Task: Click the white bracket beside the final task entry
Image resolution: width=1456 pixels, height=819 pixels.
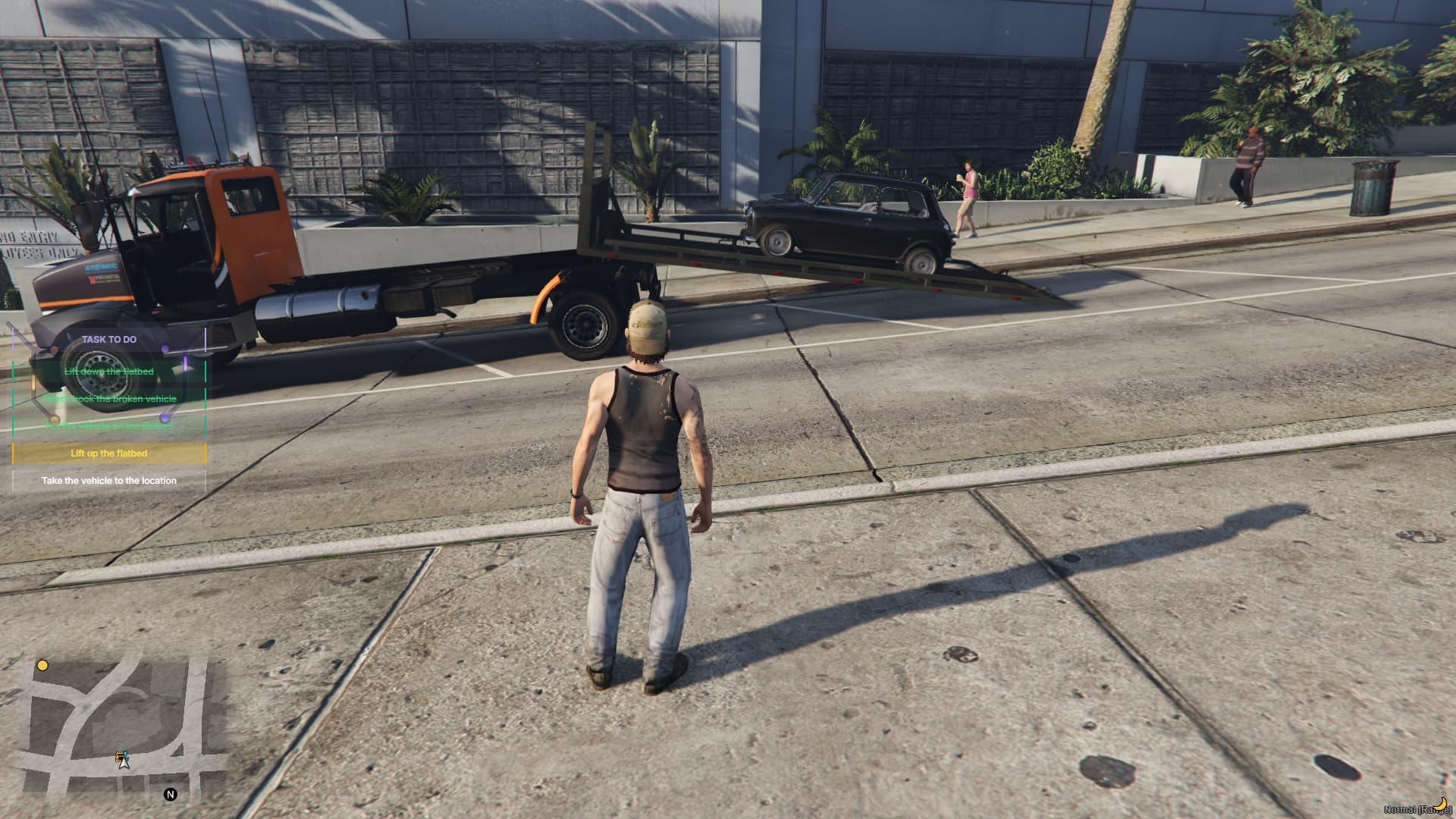Action: (x=13, y=480)
